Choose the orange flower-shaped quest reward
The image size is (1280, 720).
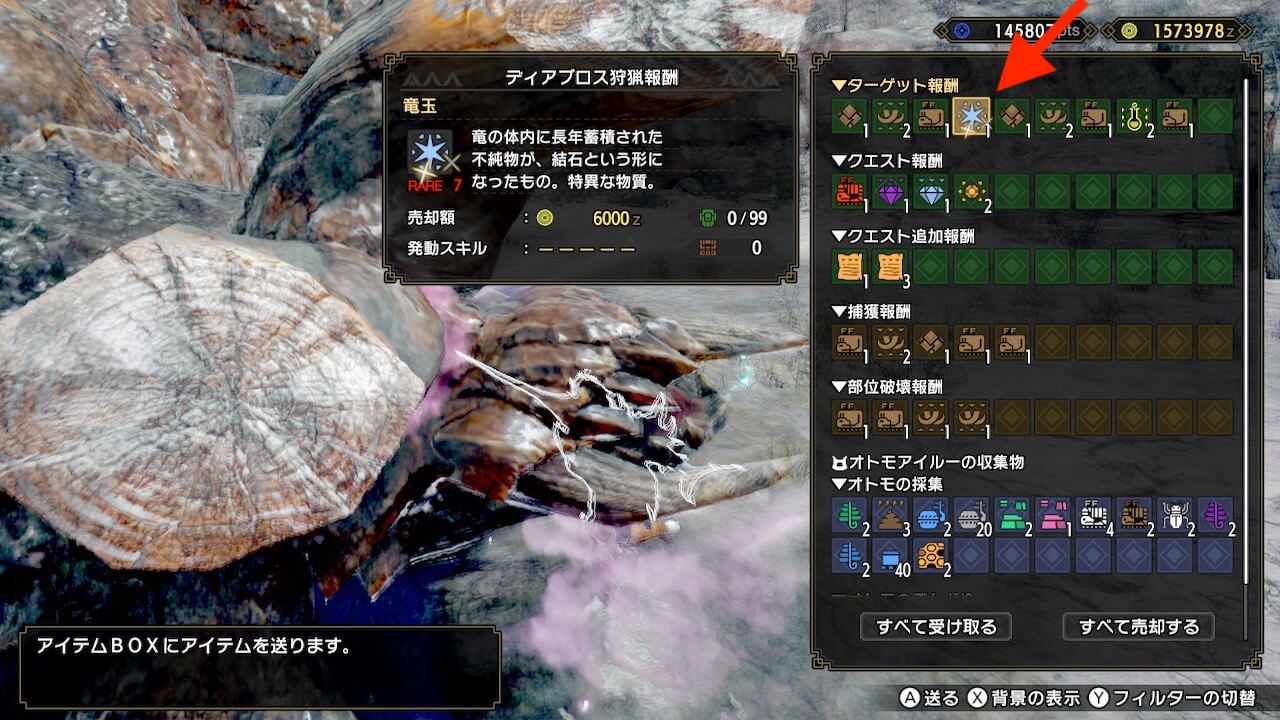tap(971, 191)
